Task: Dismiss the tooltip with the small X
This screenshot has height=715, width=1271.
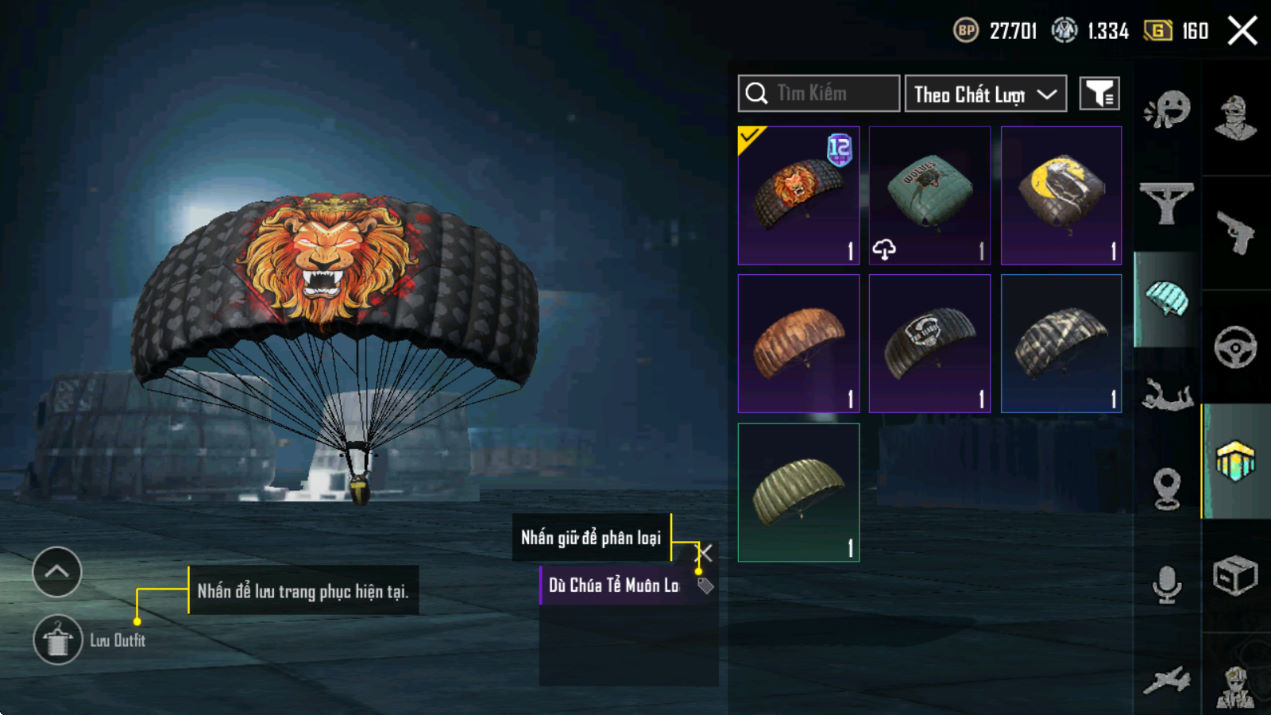Action: (x=705, y=552)
